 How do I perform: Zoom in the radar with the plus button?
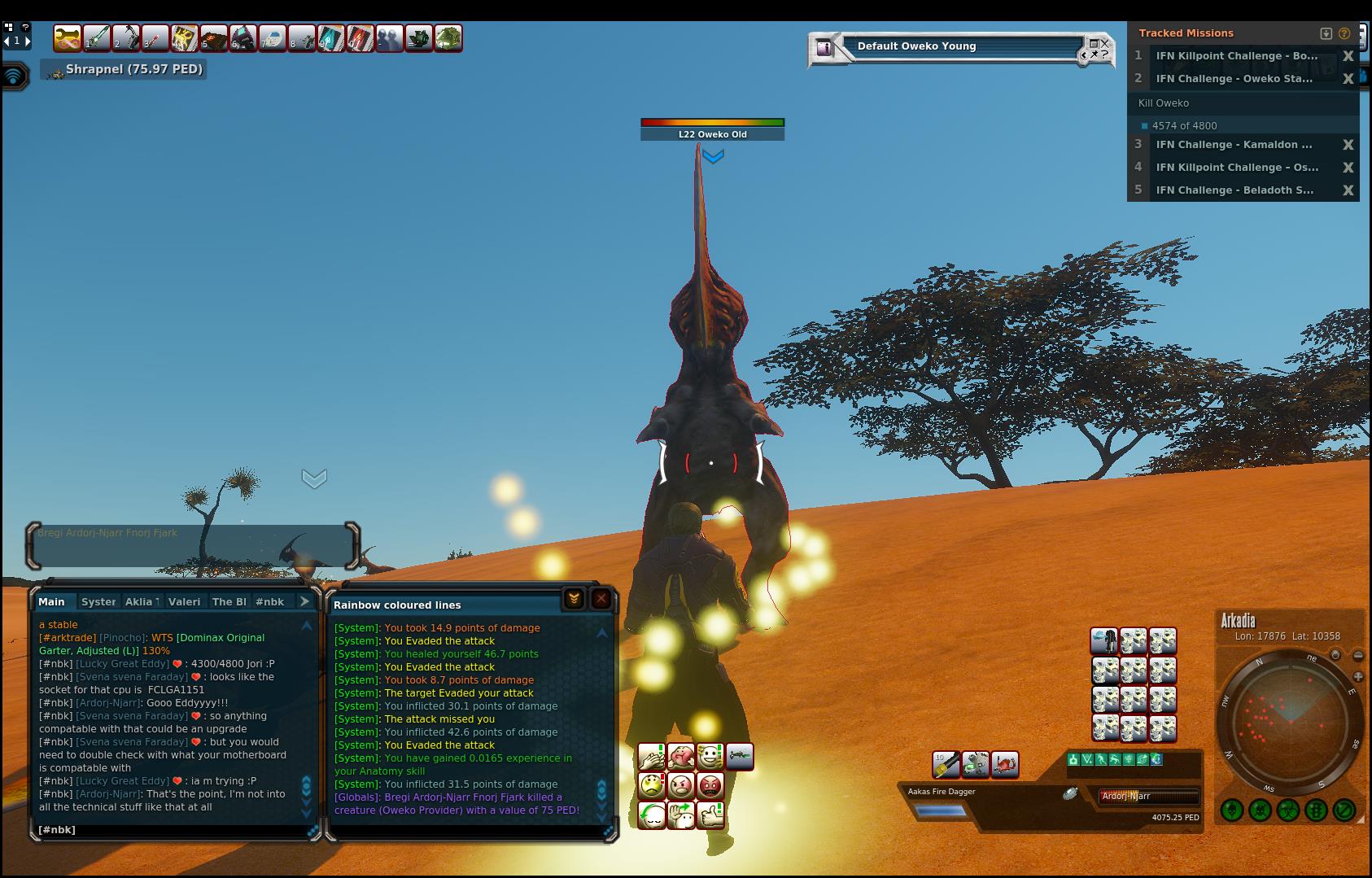click(1358, 677)
